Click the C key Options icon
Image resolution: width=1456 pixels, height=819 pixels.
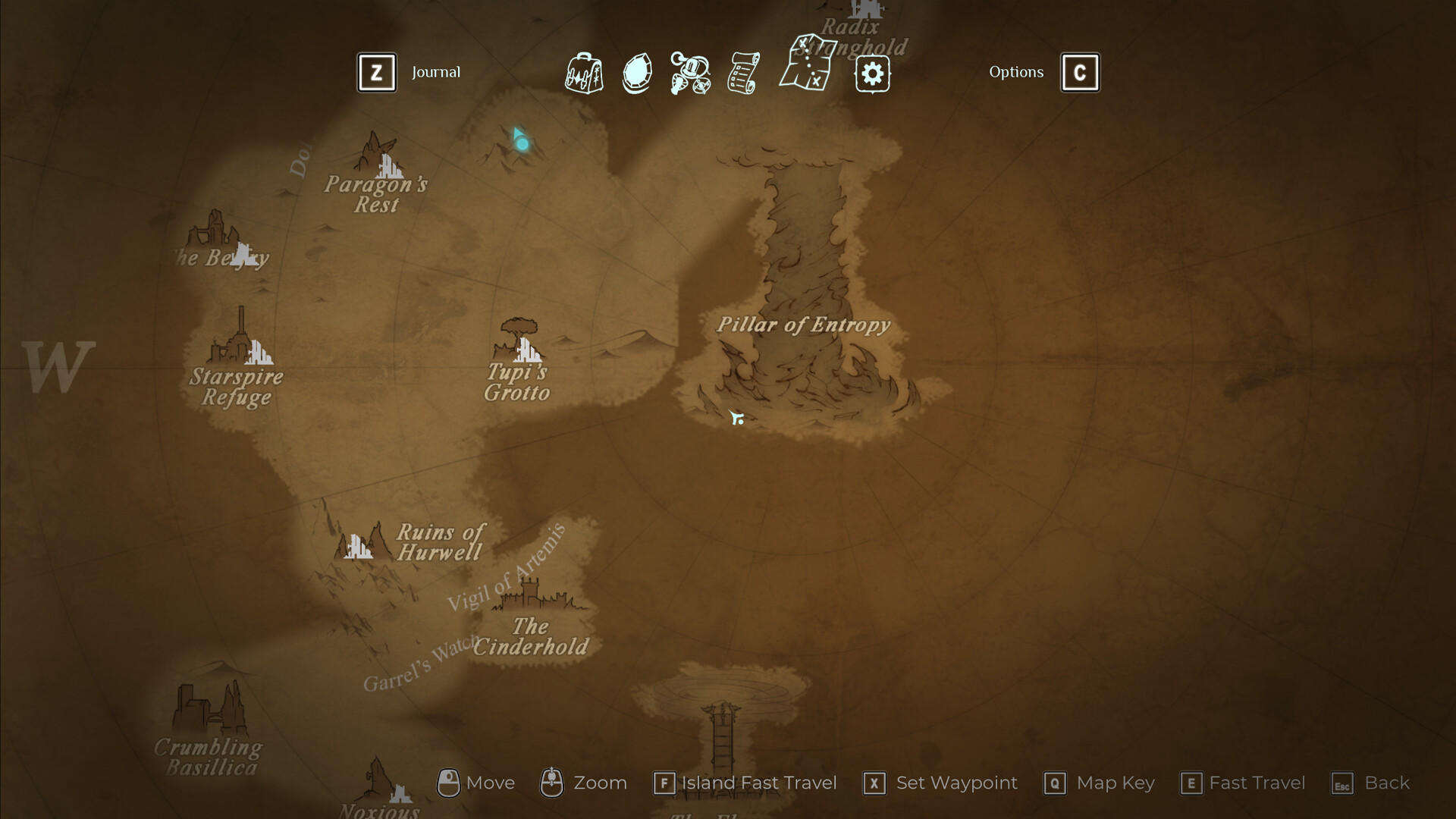[x=1080, y=72]
